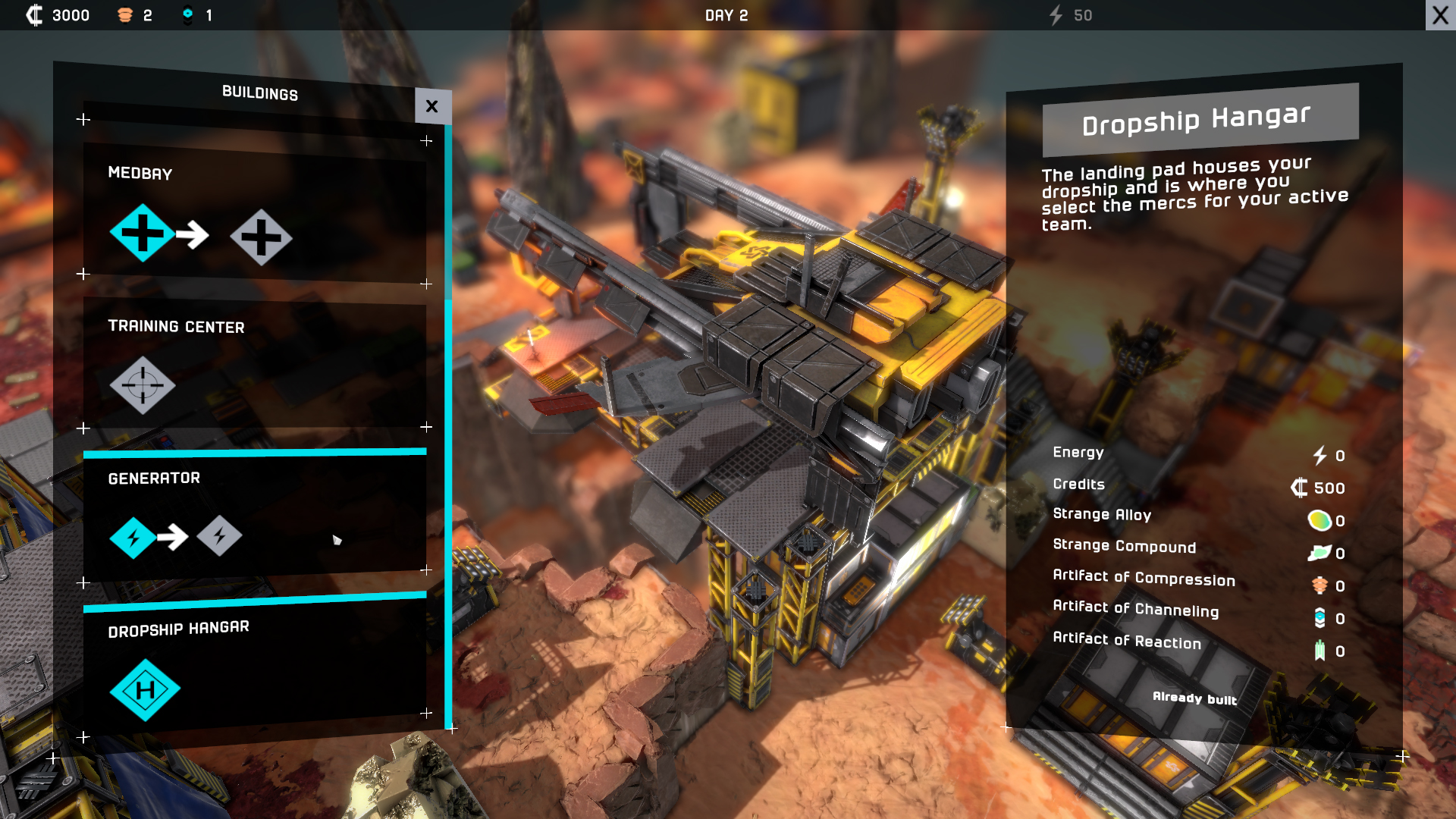Click the Artifact of Channeling icon
This screenshot has width=1456, height=819.
1320,617
